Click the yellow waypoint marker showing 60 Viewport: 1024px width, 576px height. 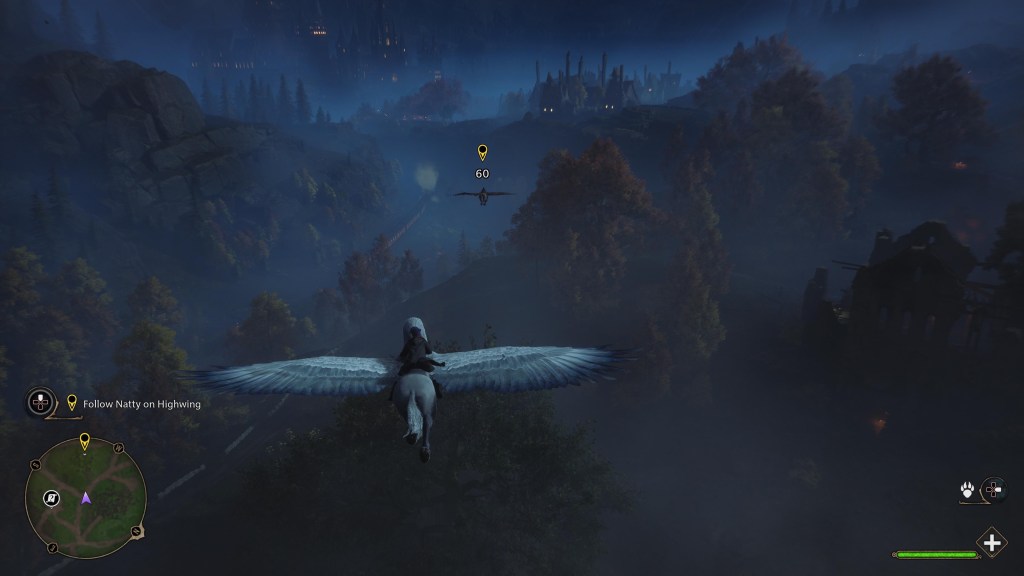coord(482,153)
